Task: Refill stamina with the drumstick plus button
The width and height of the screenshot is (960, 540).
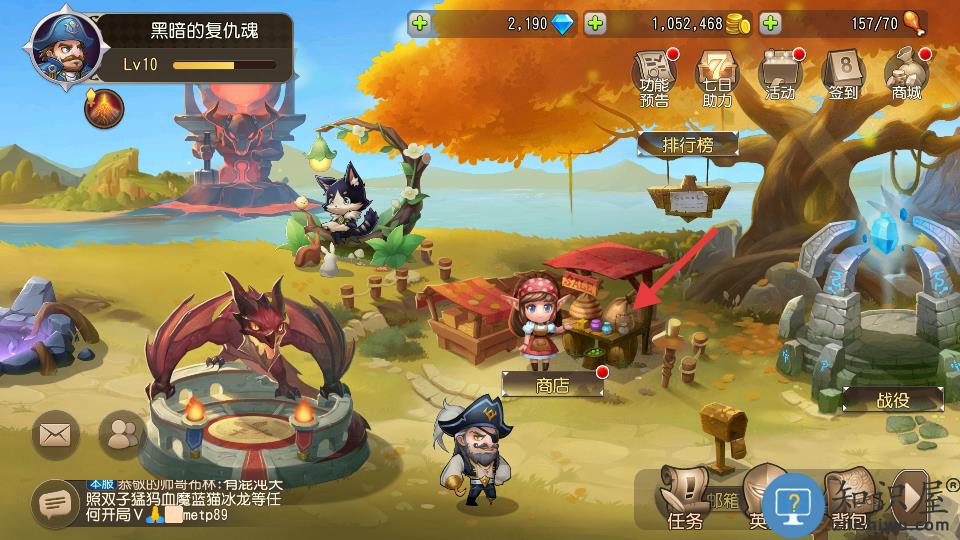Action: tap(770, 23)
